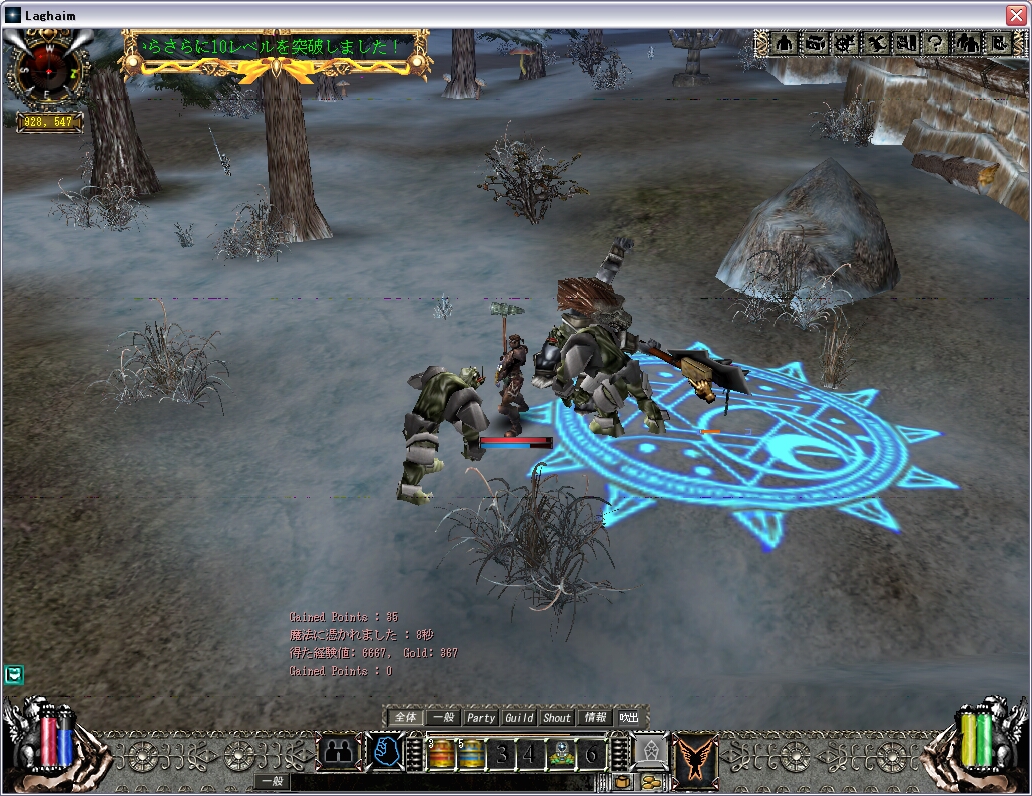The height and width of the screenshot is (796, 1032).
Task: Open the two-person party menu icon
Action: [968, 43]
